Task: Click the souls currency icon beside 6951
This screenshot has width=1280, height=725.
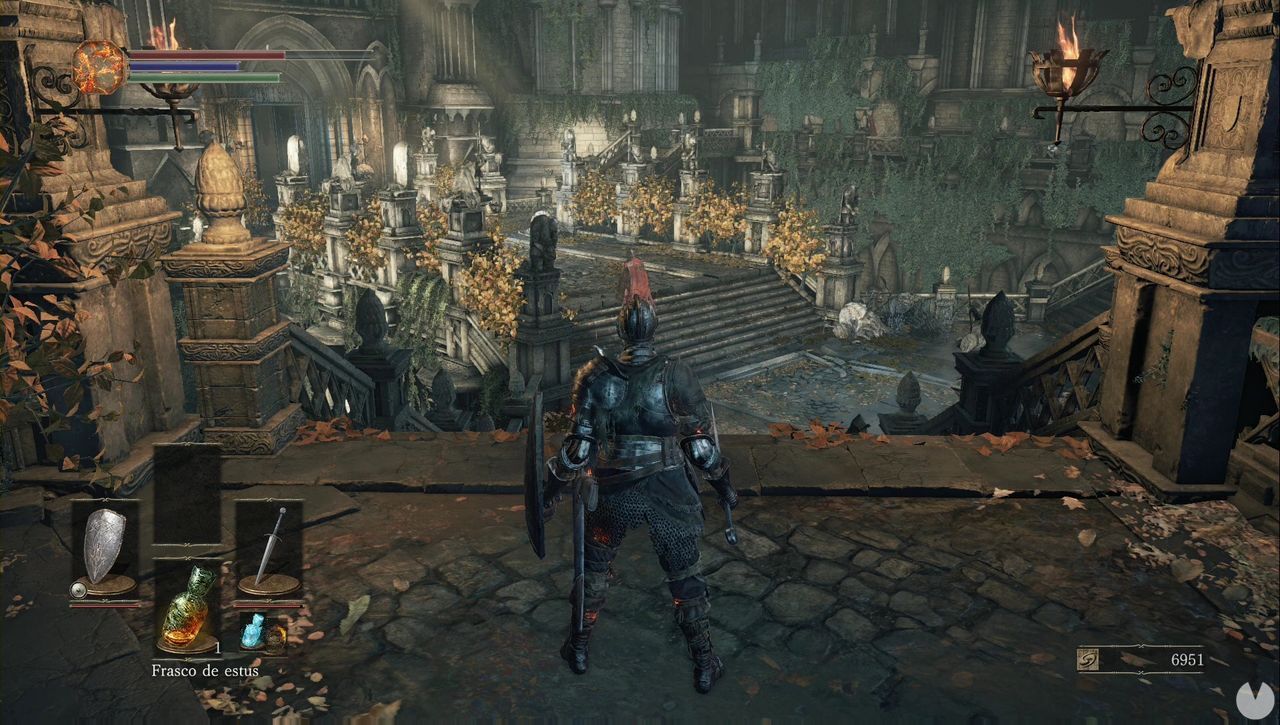Action: (1087, 659)
